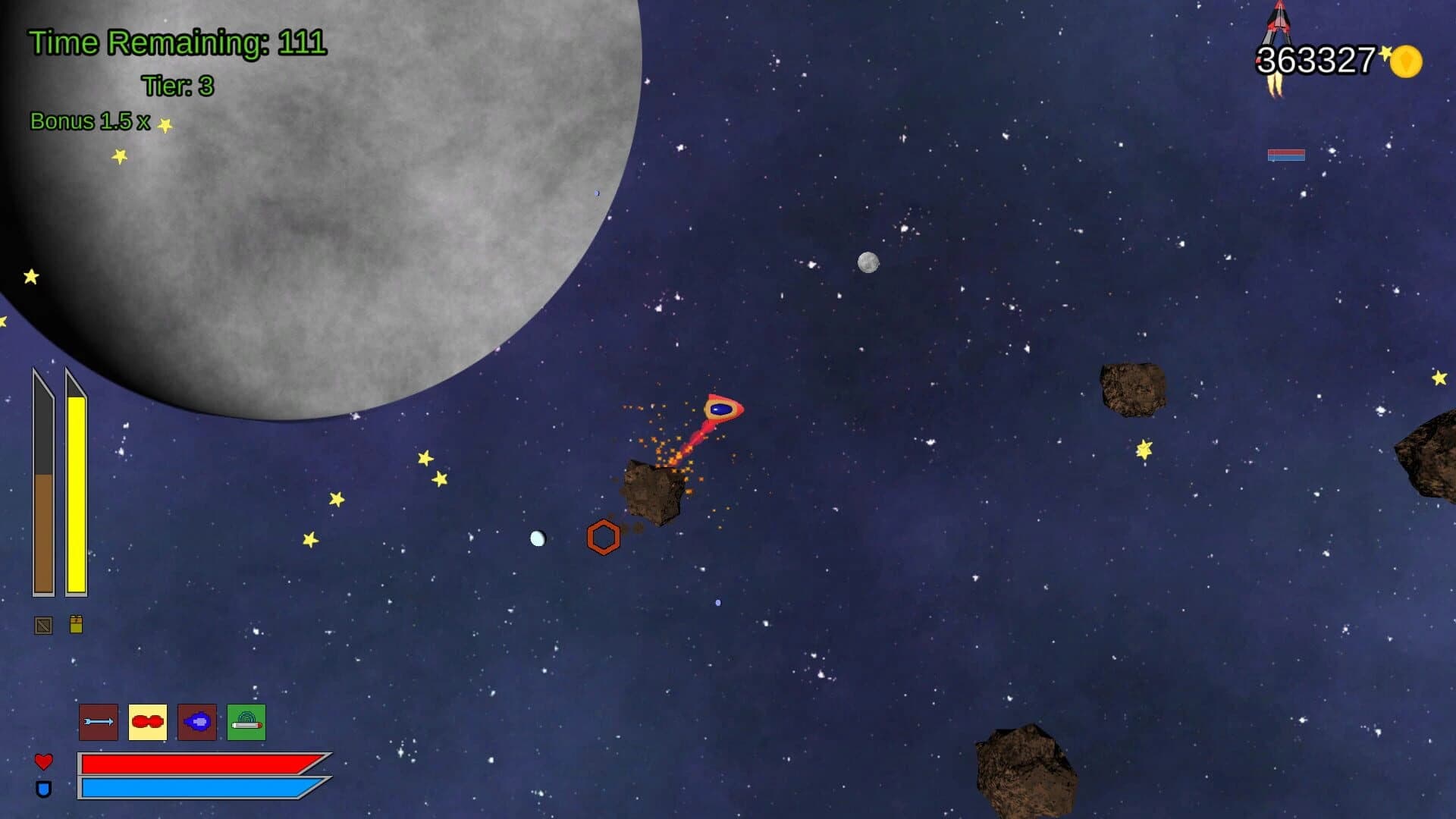Click the shield icon beside the blue bar

point(43,791)
